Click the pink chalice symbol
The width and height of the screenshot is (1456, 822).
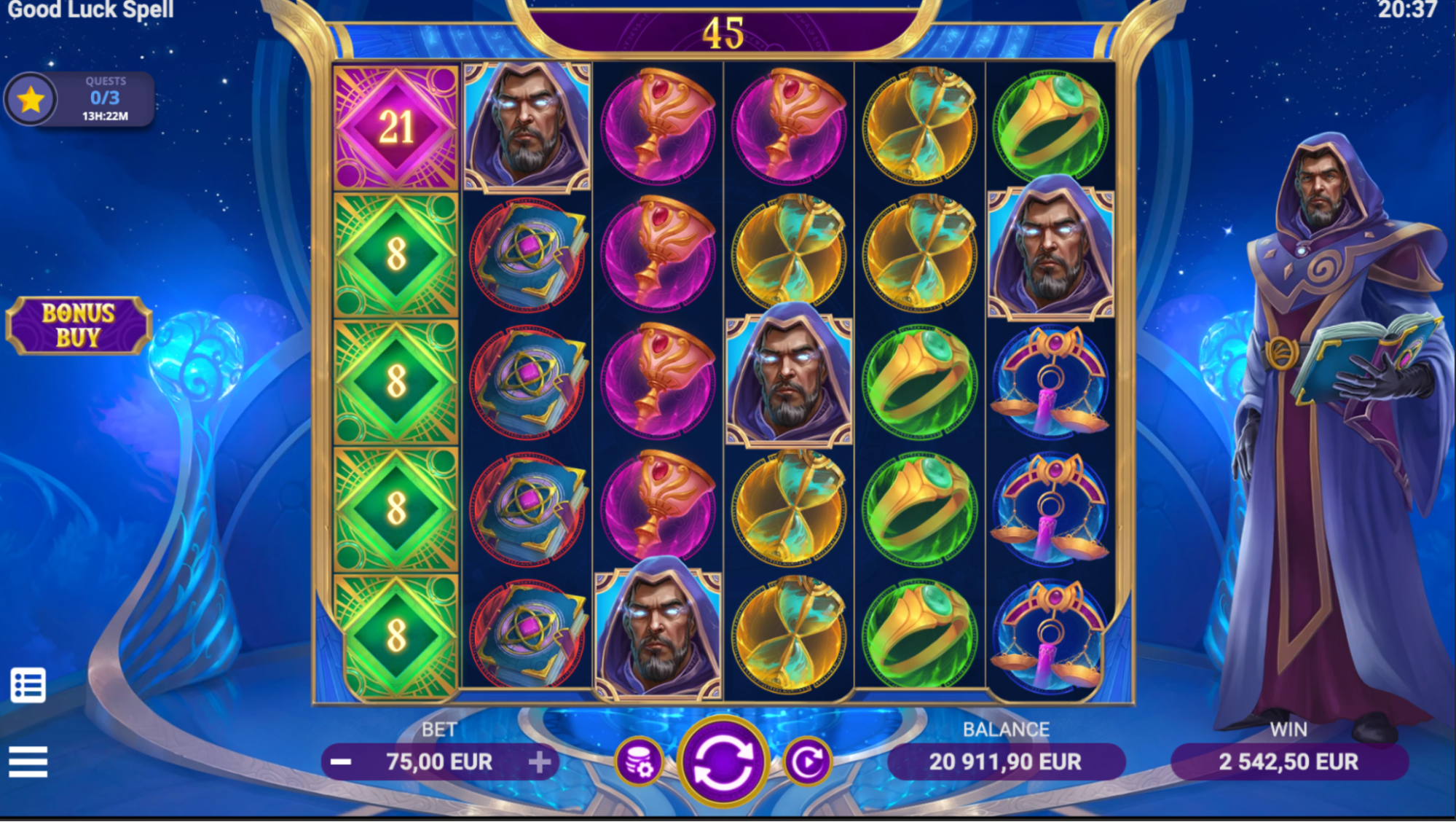pos(657,128)
